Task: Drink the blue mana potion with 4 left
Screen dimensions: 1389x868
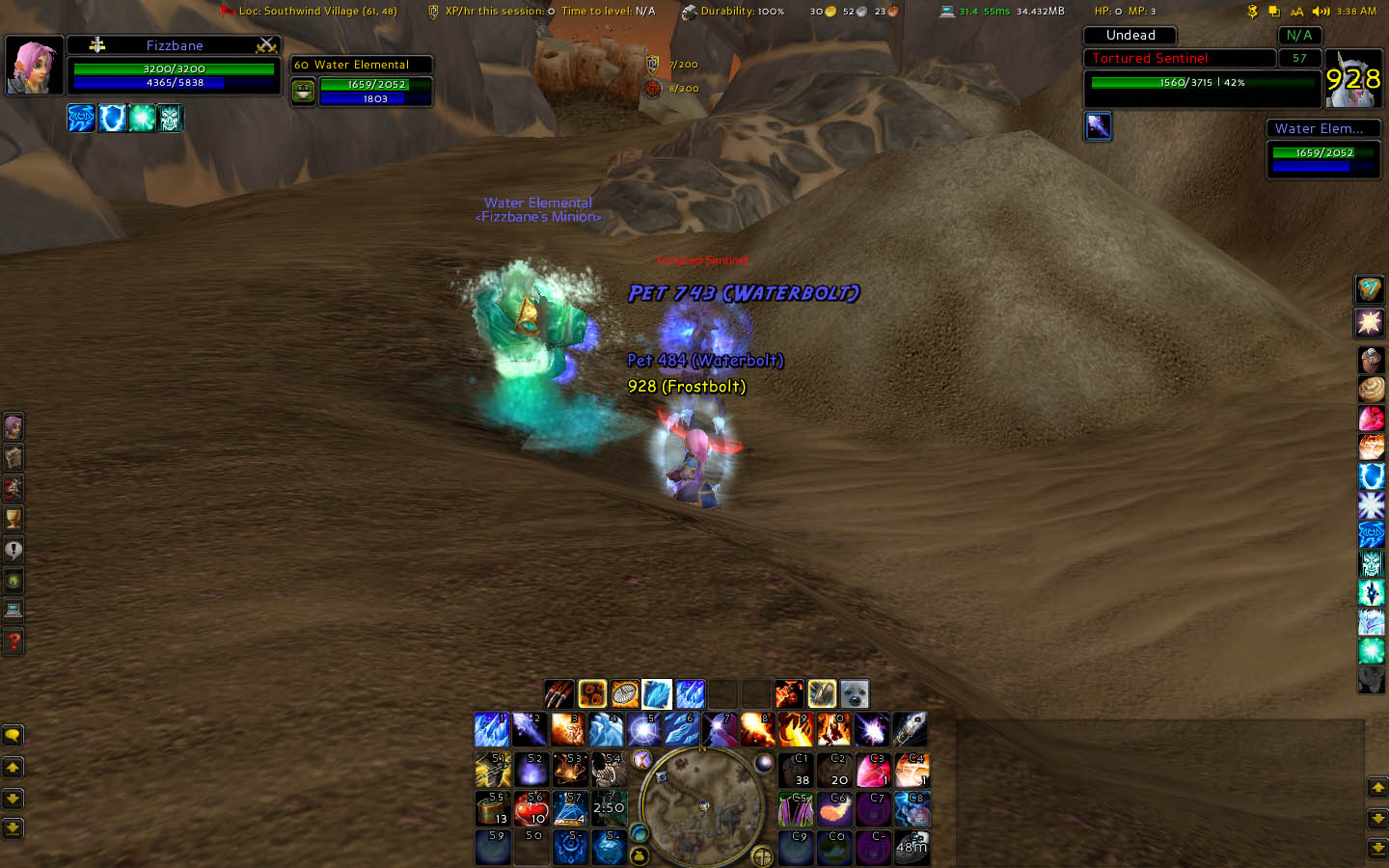Action: click(x=570, y=808)
